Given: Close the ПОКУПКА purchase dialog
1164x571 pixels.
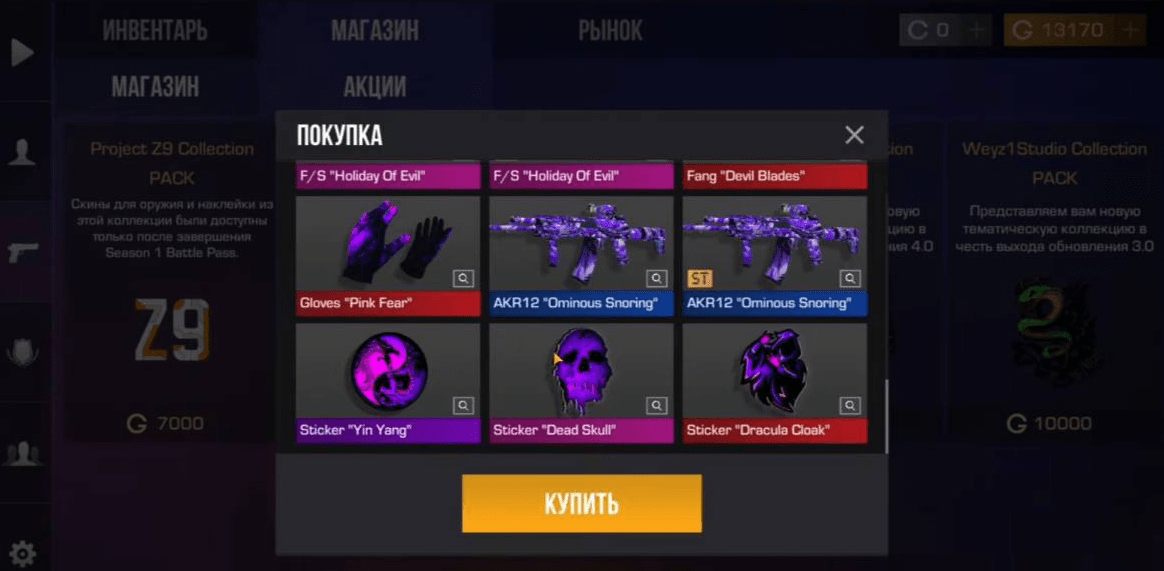Looking at the screenshot, I should [x=854, y=135].
